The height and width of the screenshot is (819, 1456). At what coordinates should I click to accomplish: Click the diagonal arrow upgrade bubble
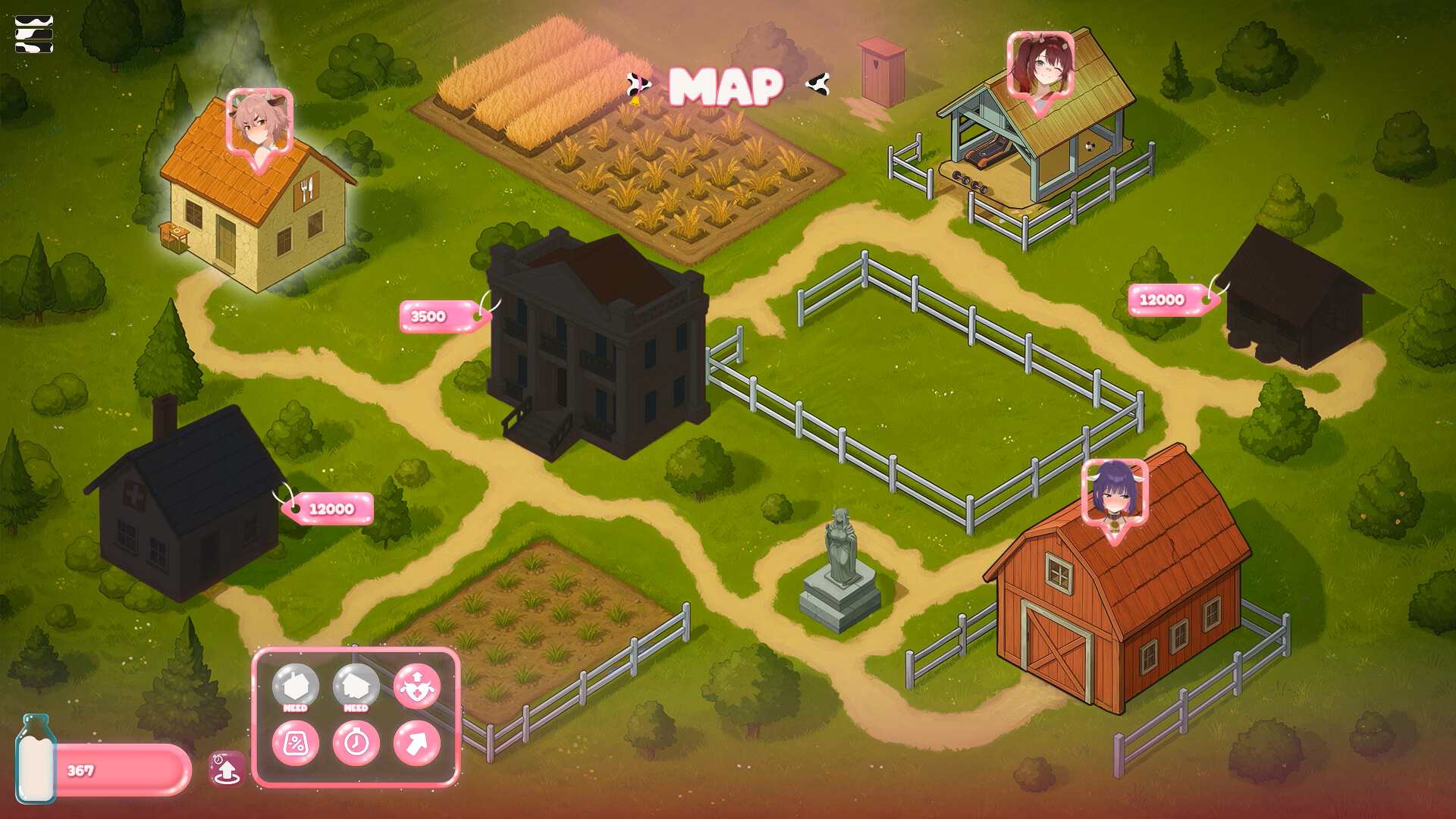[416, 743]
